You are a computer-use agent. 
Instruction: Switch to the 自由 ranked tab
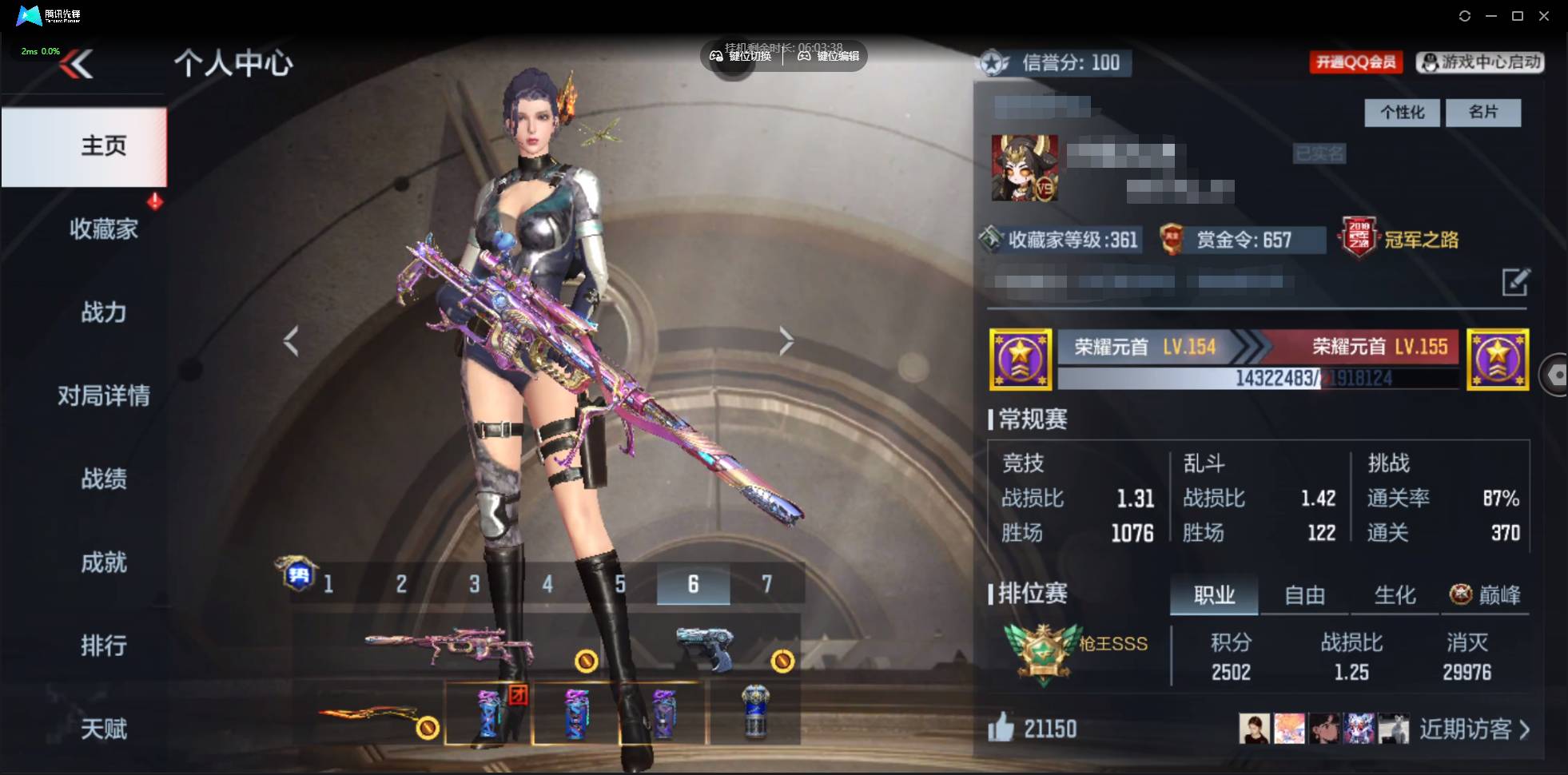1304,595
